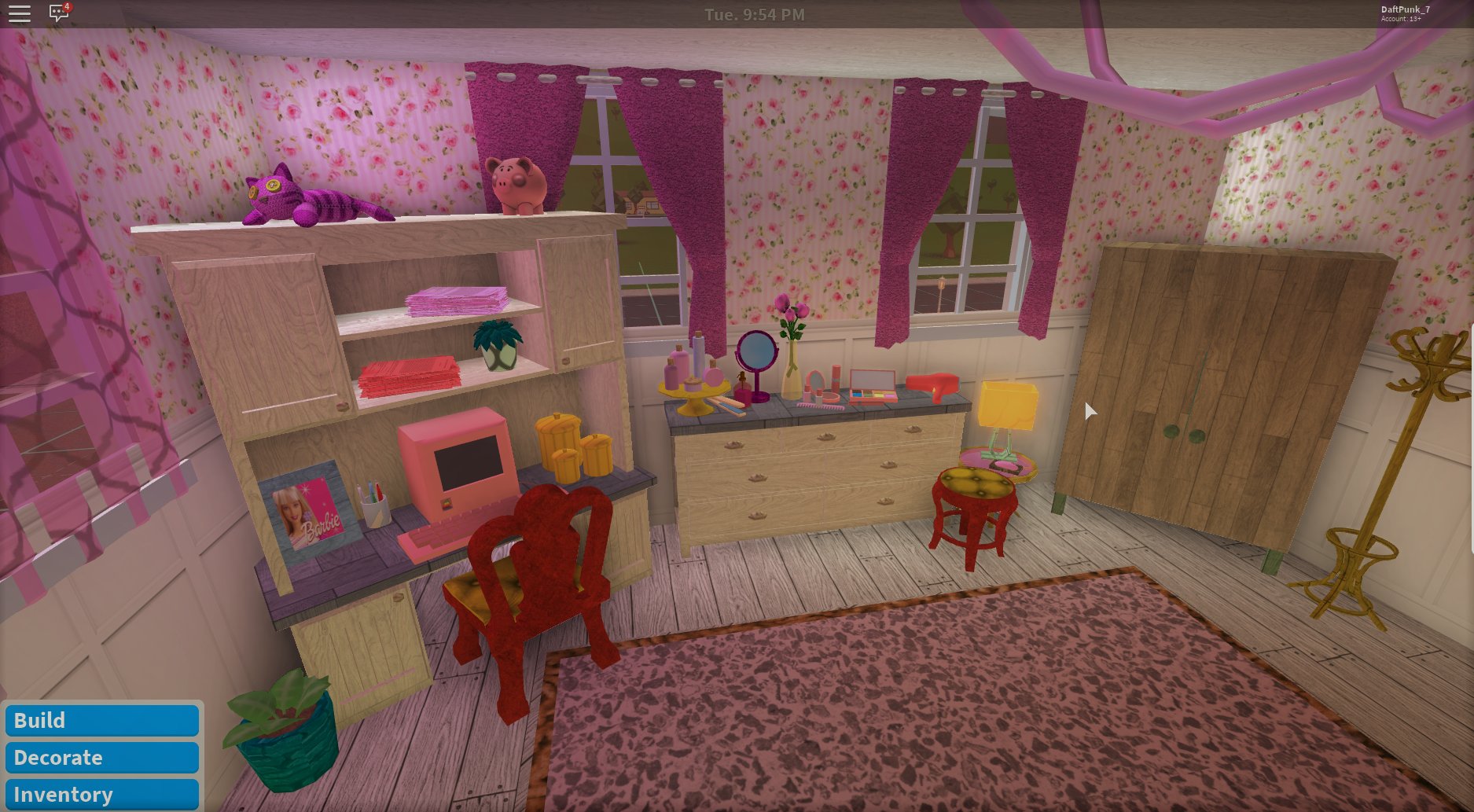Click the Build button
This screenshot has height=812, width=1474.
point(101,720)
